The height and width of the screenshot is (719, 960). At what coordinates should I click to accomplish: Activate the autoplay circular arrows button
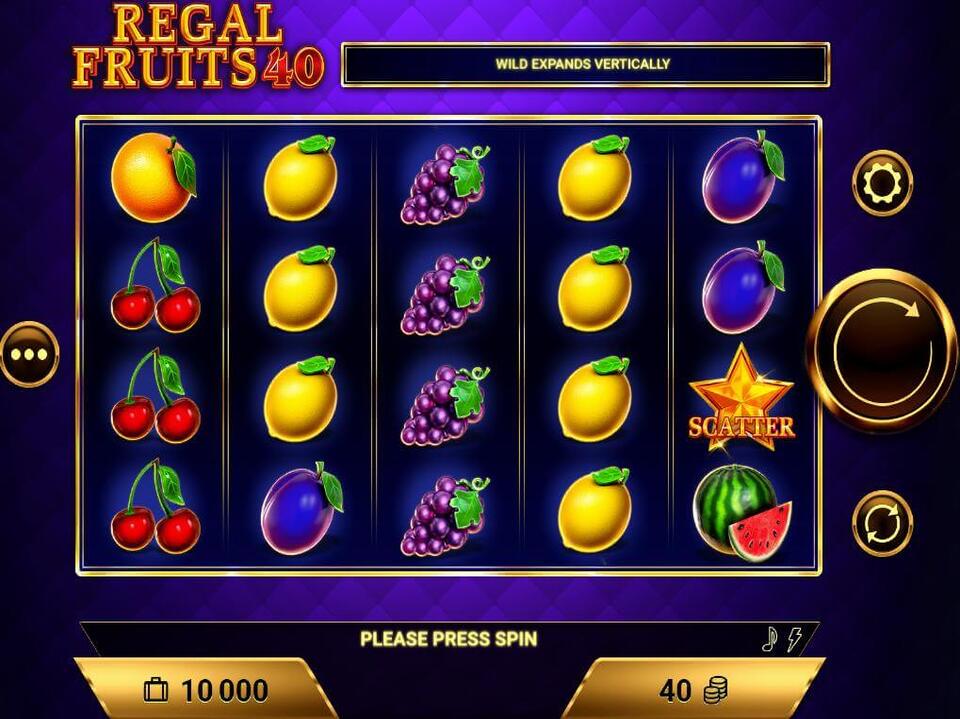(x=882, y=523)
